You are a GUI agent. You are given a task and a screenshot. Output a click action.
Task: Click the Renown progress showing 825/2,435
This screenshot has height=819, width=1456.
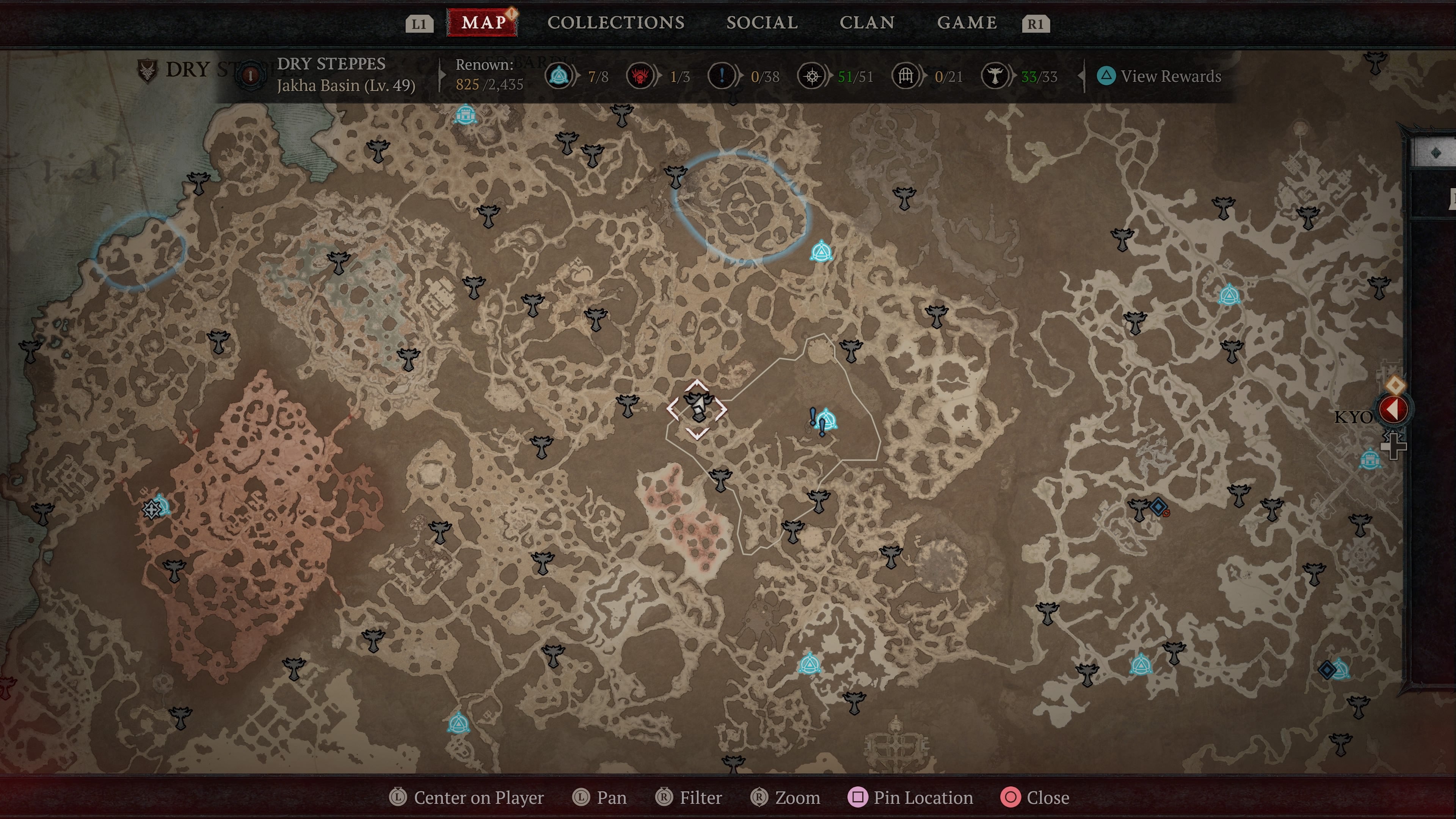[490, 85]
